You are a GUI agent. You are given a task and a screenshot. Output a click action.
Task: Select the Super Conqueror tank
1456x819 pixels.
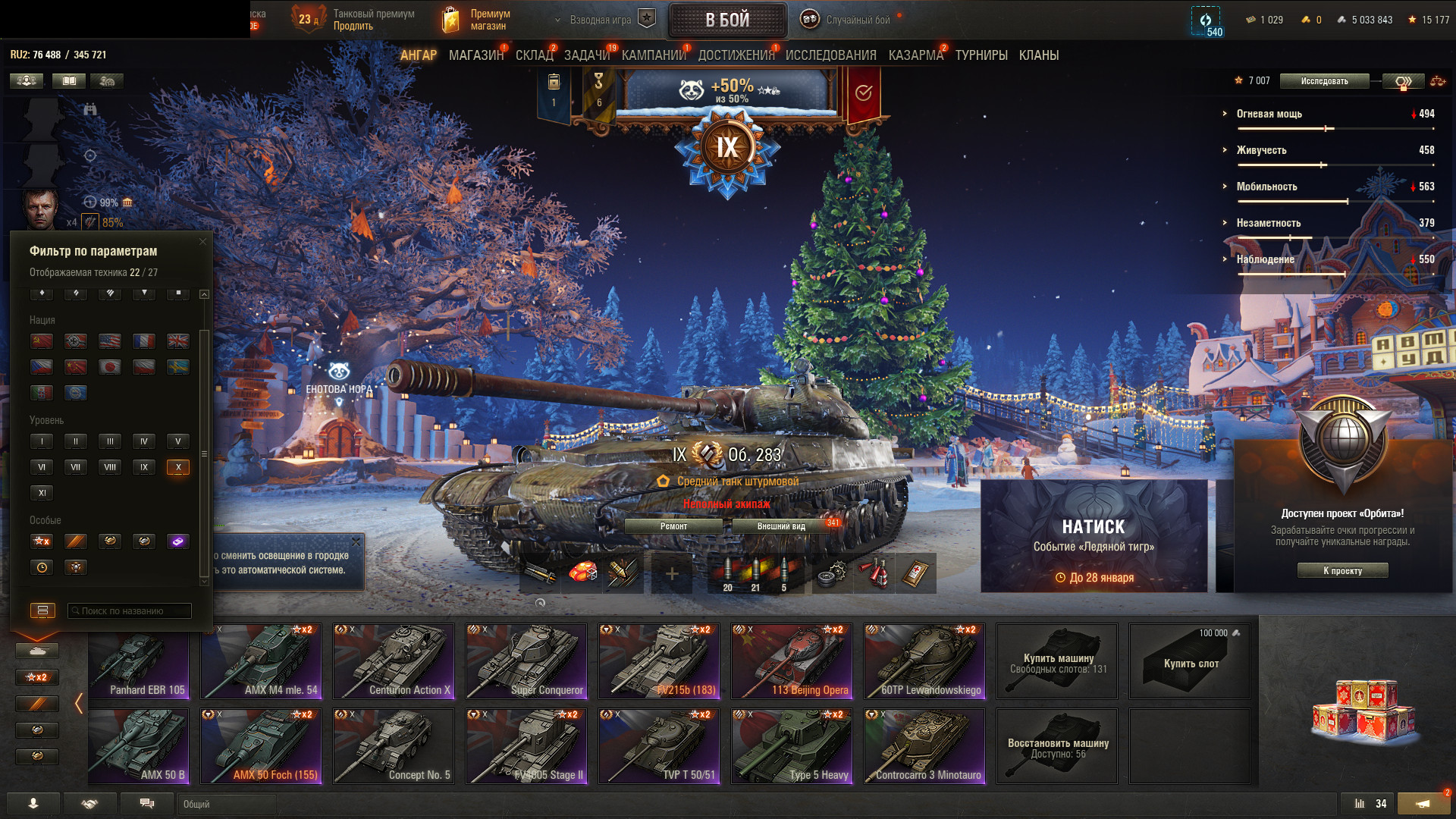(527, 661)
